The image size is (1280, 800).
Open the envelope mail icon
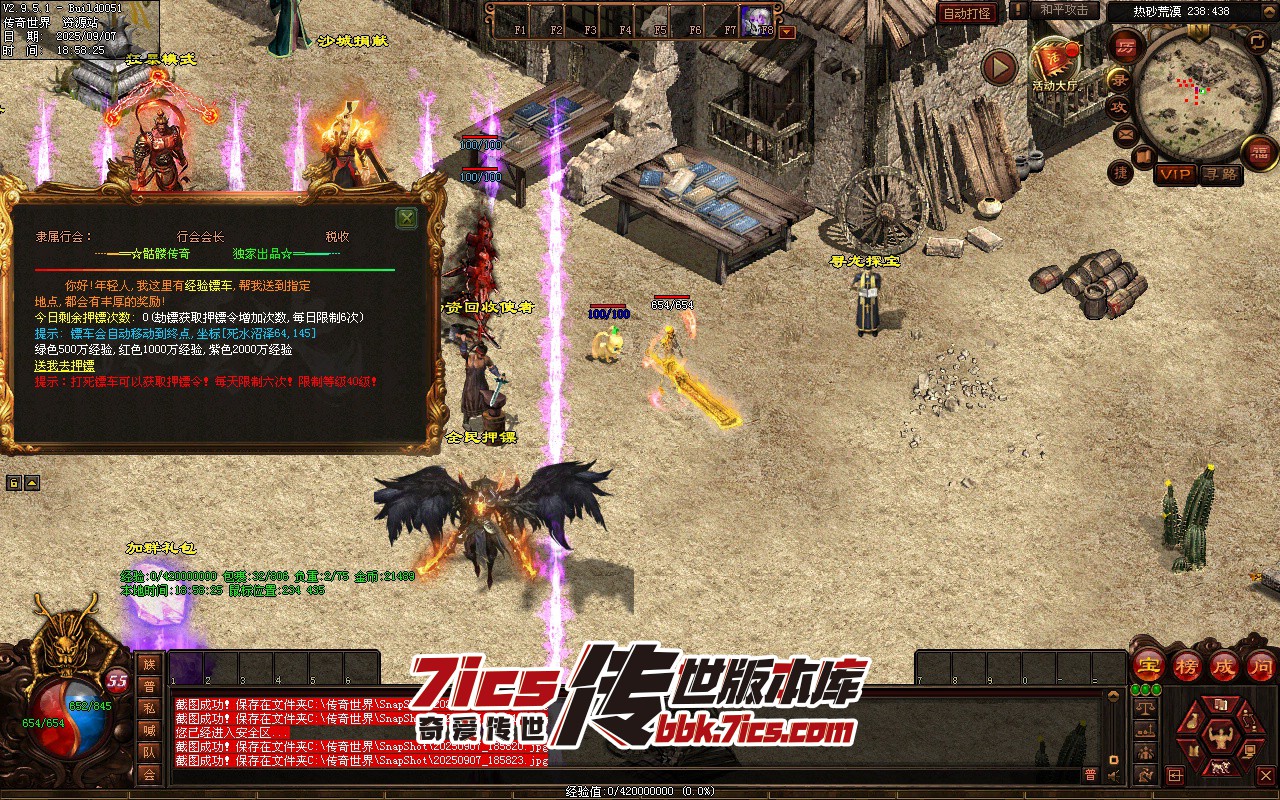(x=1126, y=134)
